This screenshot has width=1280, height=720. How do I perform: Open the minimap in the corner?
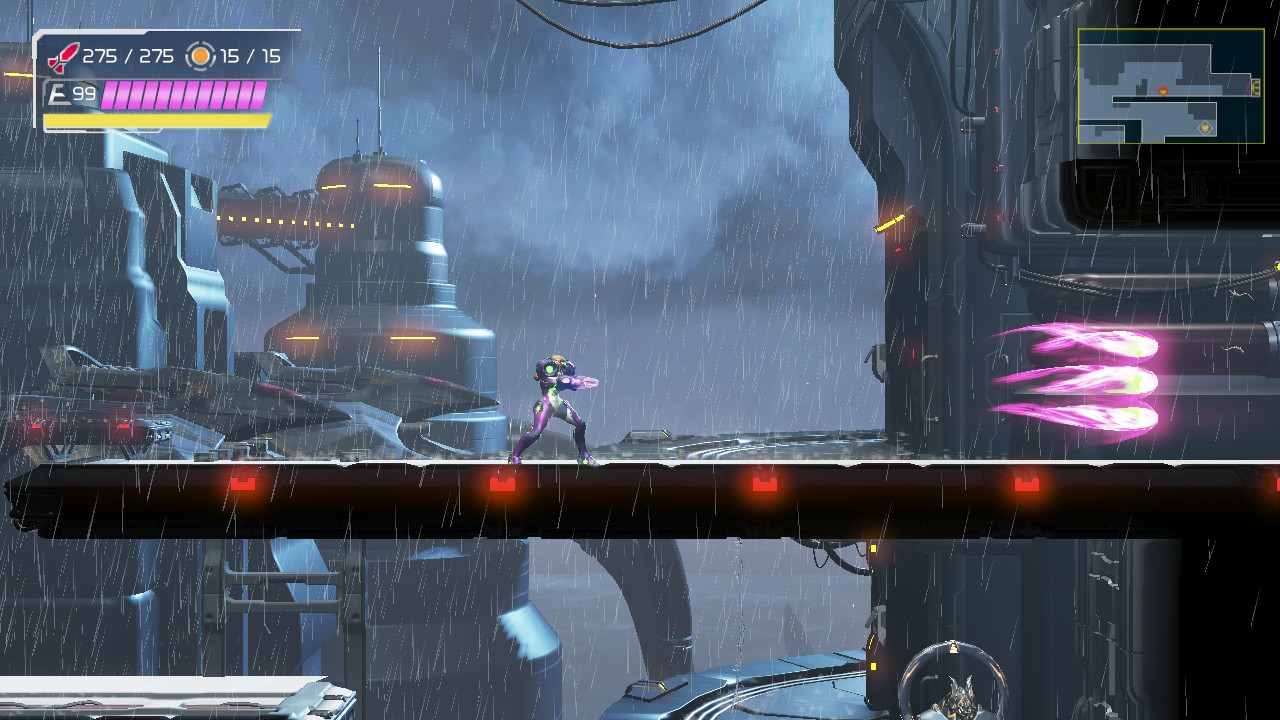point(1171,86)
